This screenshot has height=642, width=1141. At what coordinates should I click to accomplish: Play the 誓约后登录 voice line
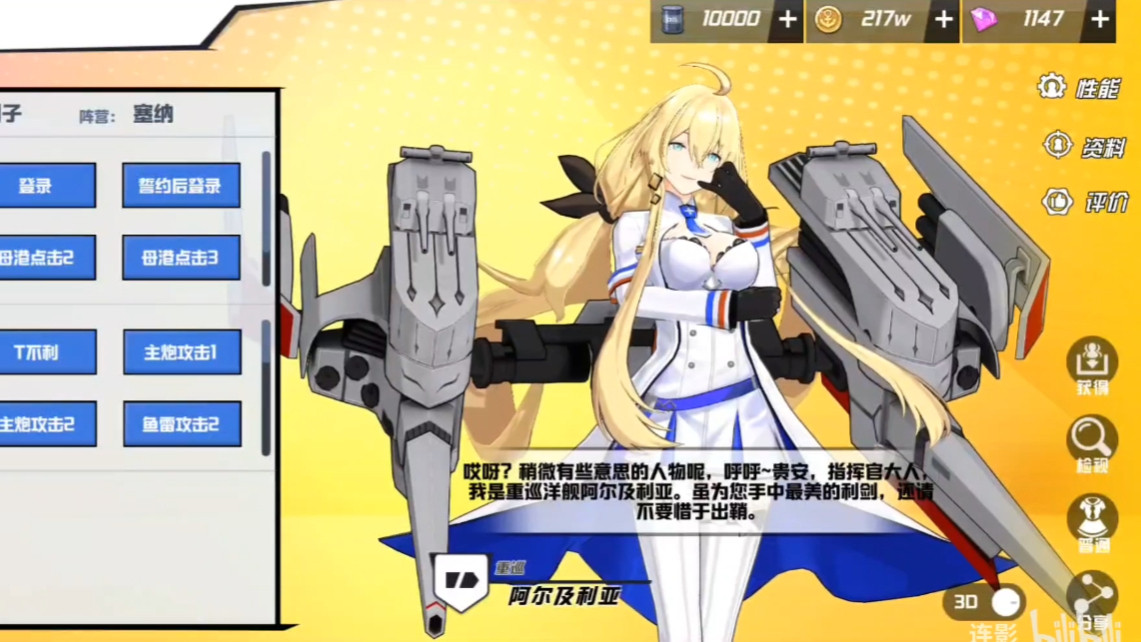(x=181, y=186)
